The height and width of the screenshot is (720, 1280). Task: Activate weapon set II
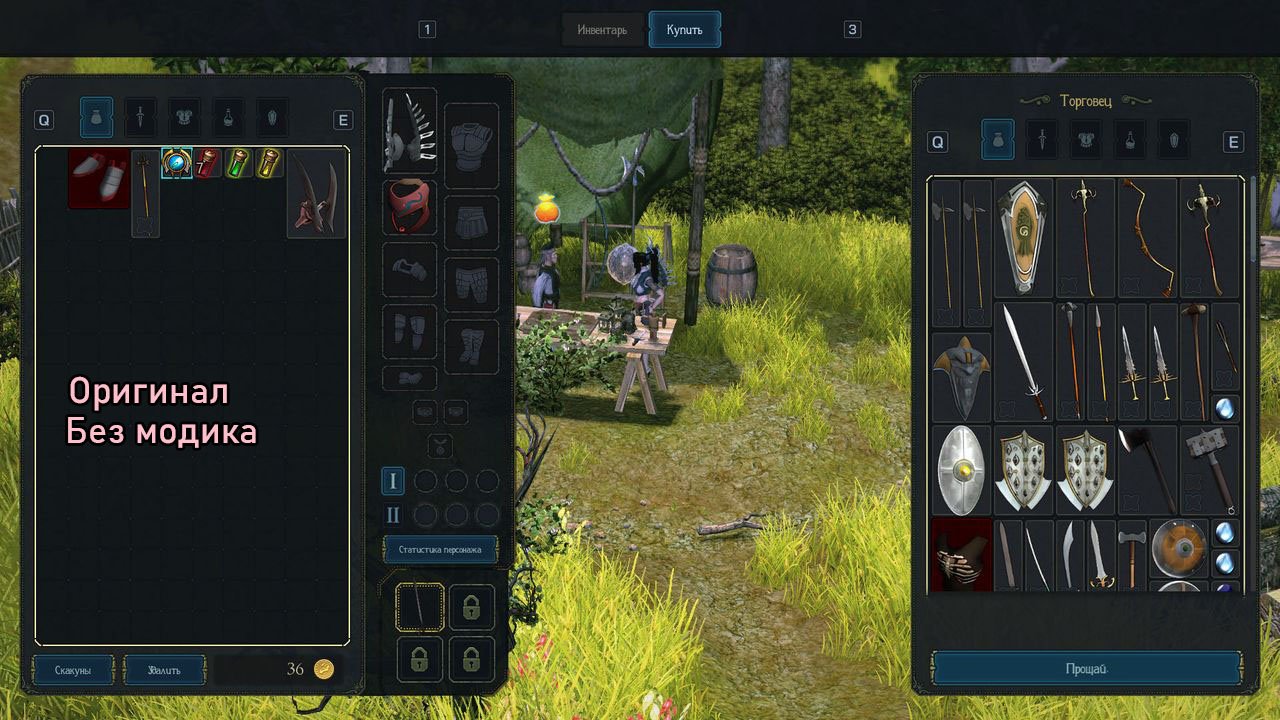393,515
